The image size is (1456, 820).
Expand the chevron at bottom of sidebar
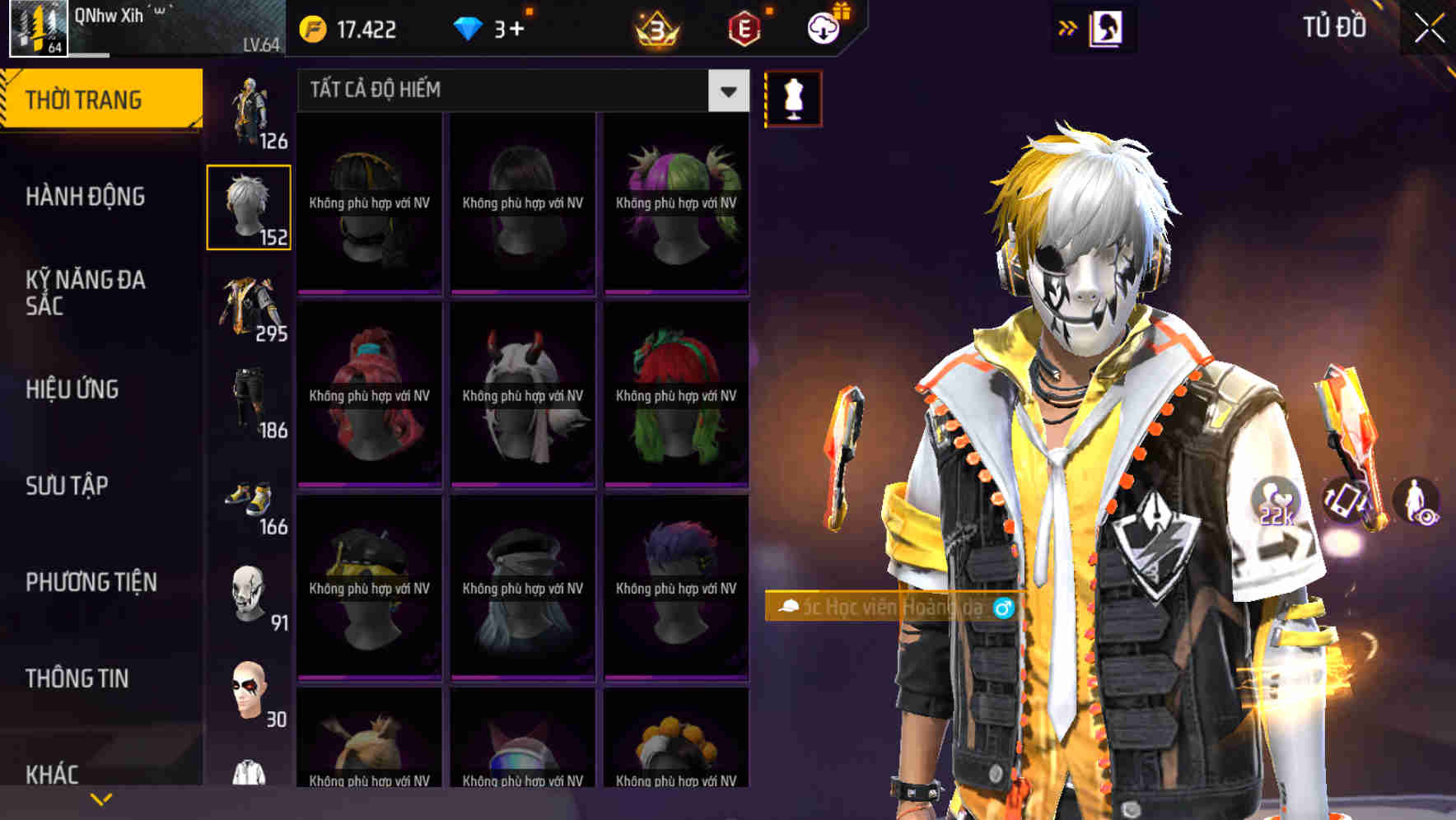(101, 798)
